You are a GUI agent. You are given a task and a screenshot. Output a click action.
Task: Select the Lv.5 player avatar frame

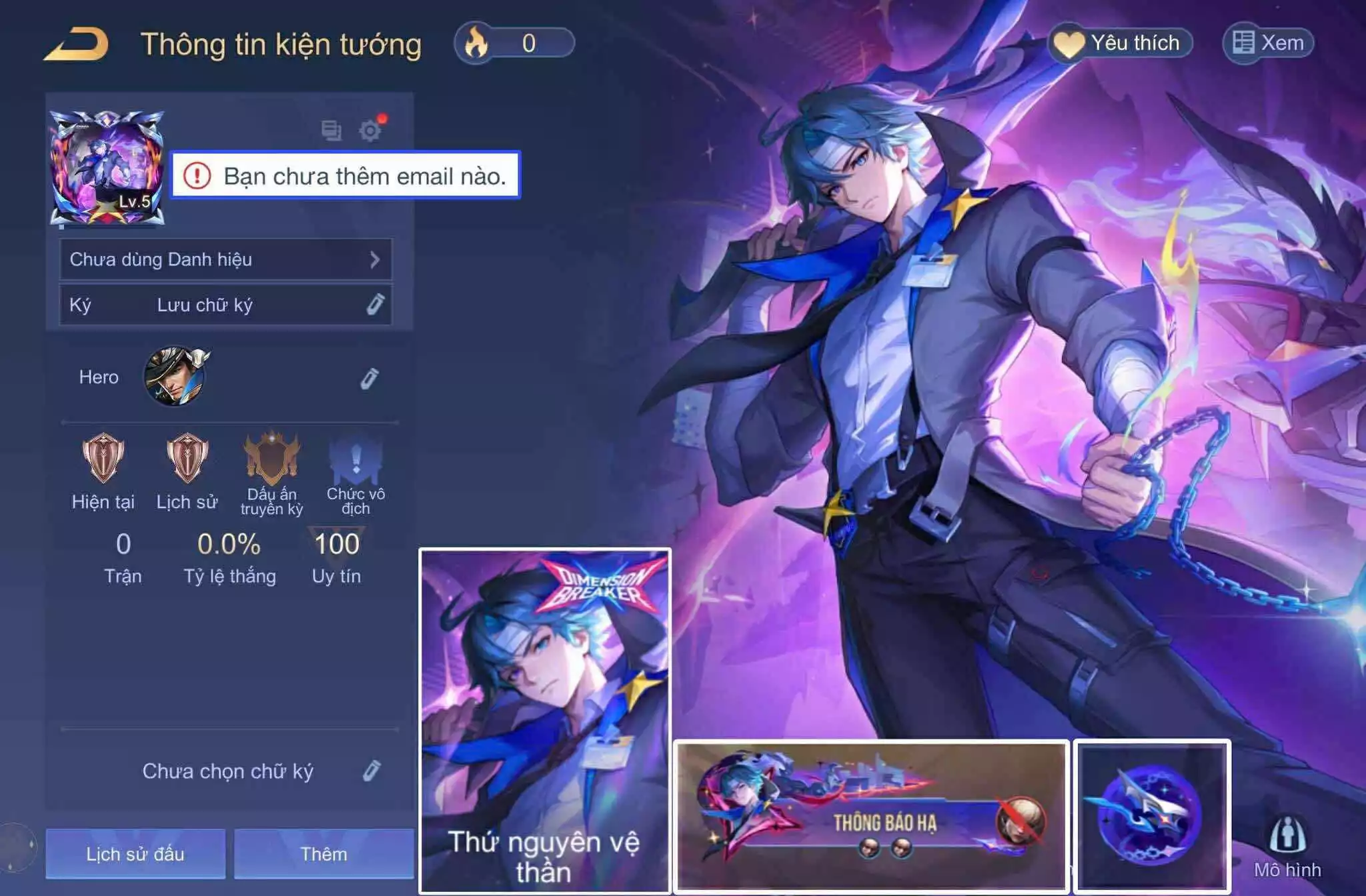107,168
